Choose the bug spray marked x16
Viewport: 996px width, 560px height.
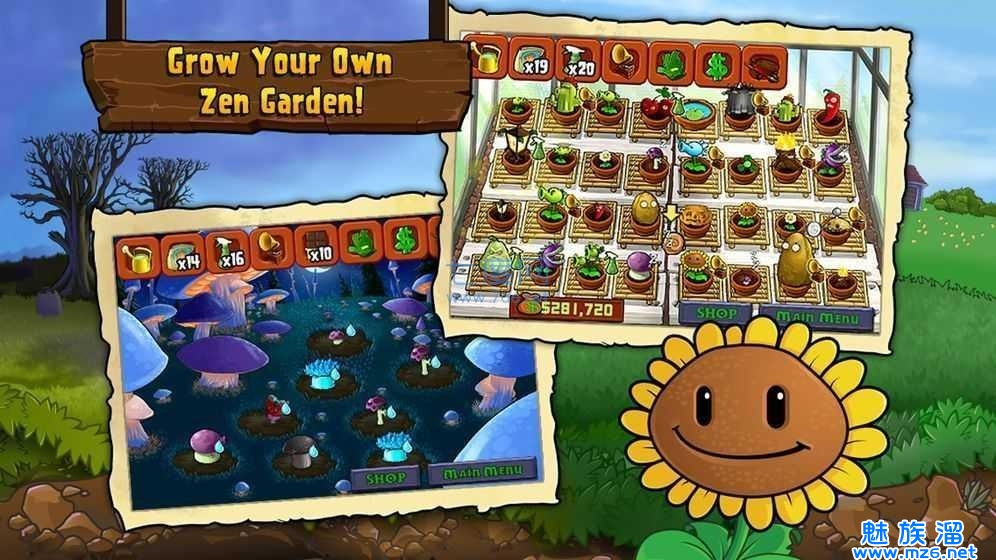pyautogui.click(x=228, y=250)
